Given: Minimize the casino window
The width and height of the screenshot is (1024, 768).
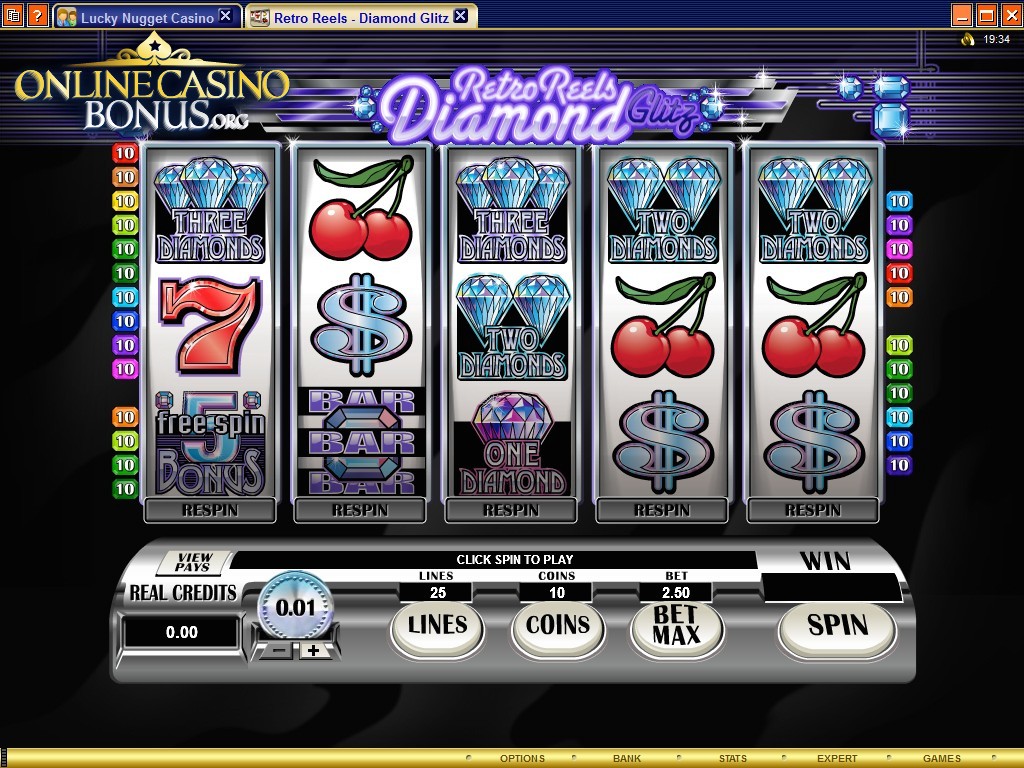Looking at the screenshot, I should coord(961,15).
